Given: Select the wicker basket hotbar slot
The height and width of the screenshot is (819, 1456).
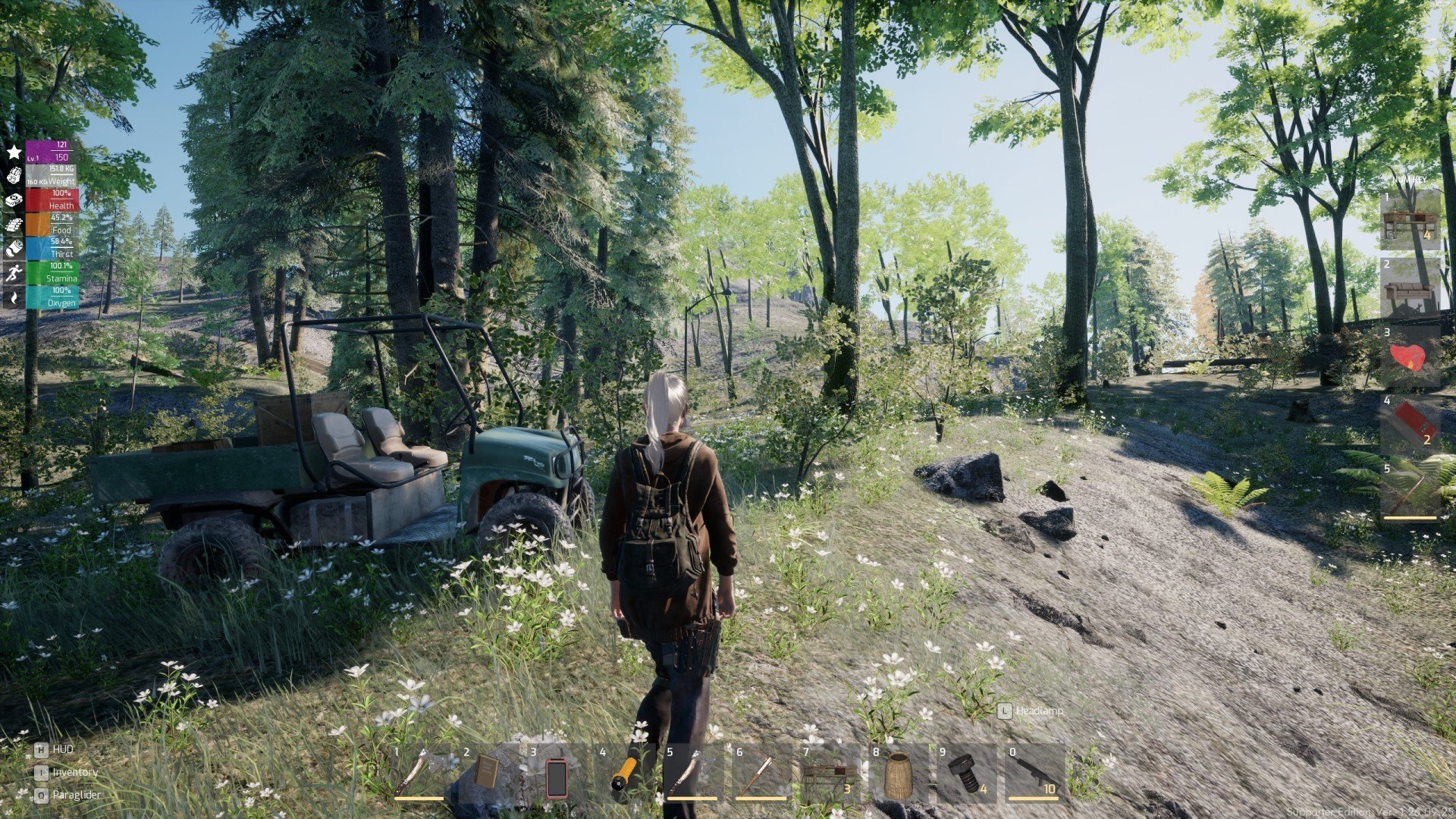Looking at the screenshot, I should click(898, 775).
